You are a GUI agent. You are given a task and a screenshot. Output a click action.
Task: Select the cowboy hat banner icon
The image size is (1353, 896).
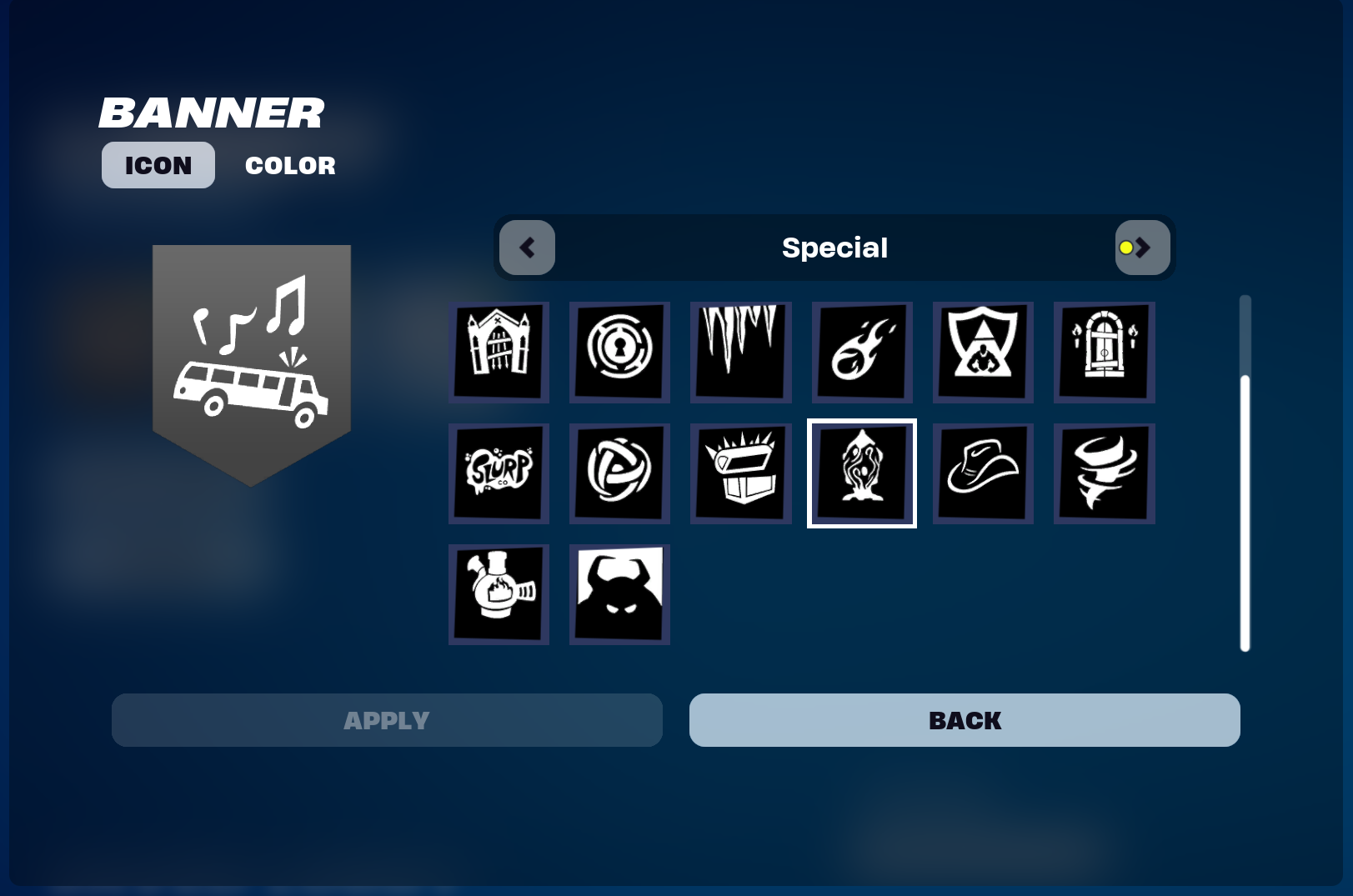[x=982, y=473]
